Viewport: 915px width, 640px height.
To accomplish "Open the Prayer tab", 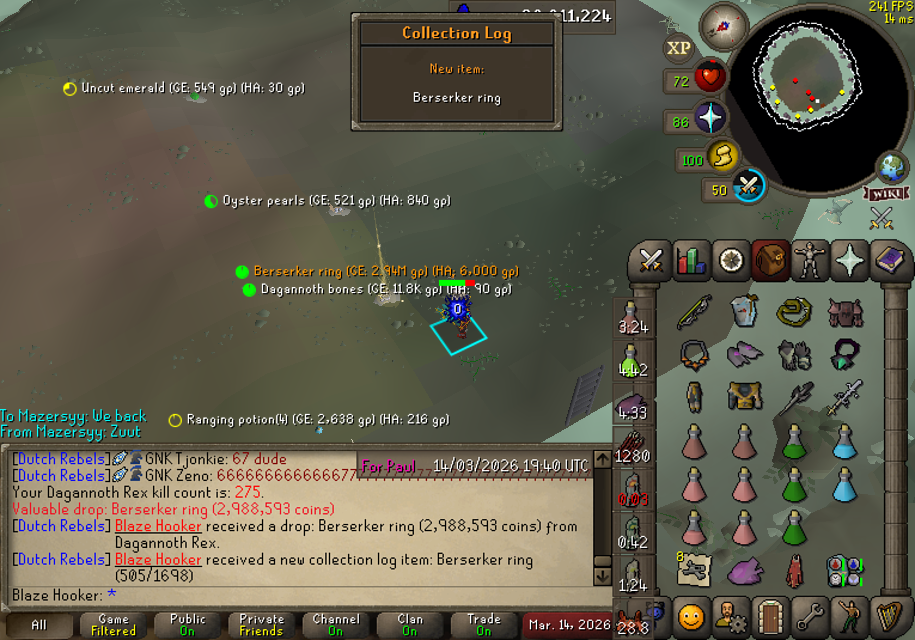I will click(x=849, y=261).
